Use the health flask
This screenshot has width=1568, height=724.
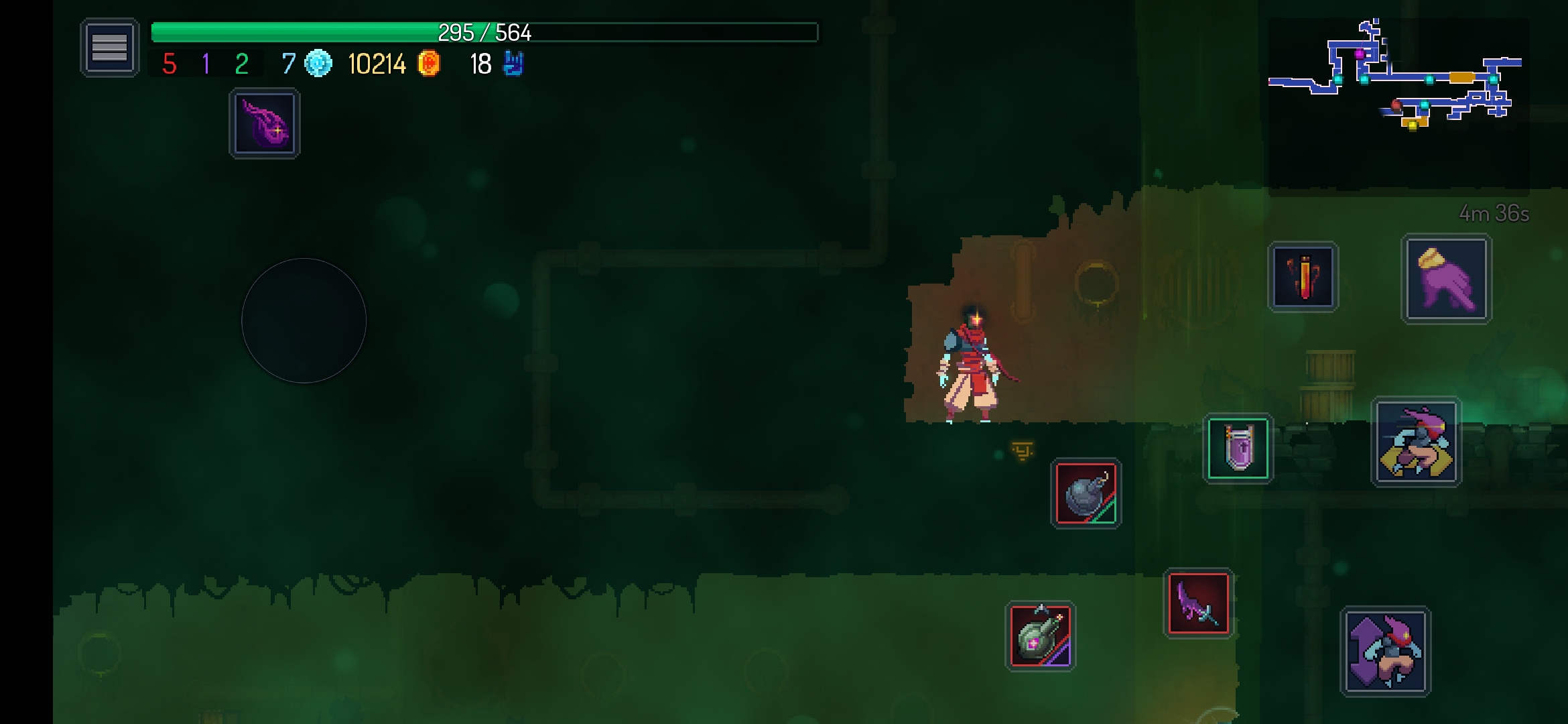[x=1303, y=277]
